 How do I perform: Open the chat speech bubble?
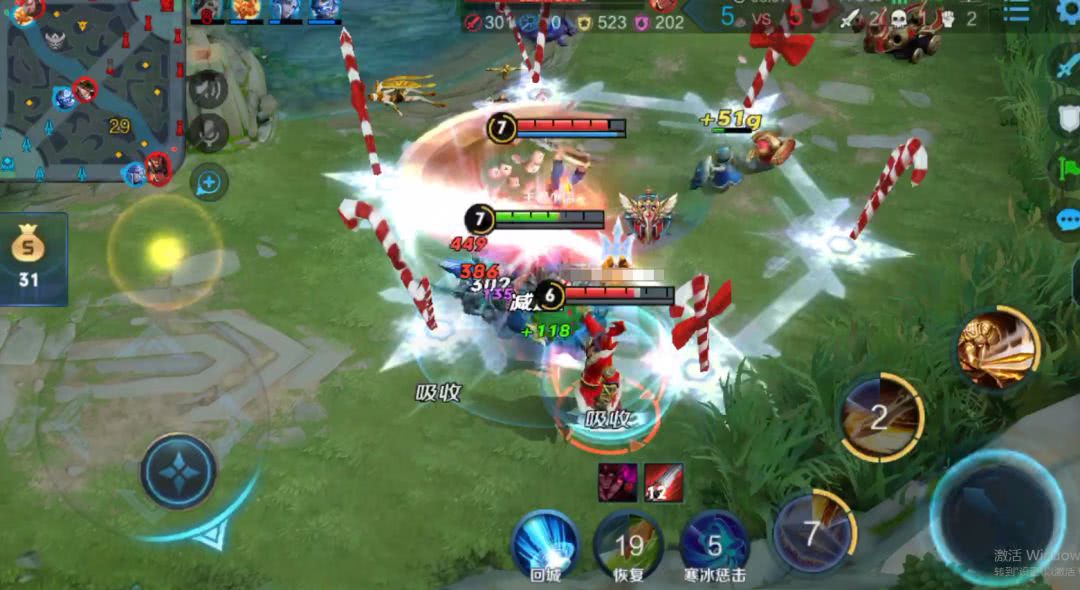[x=1066, y=219]
